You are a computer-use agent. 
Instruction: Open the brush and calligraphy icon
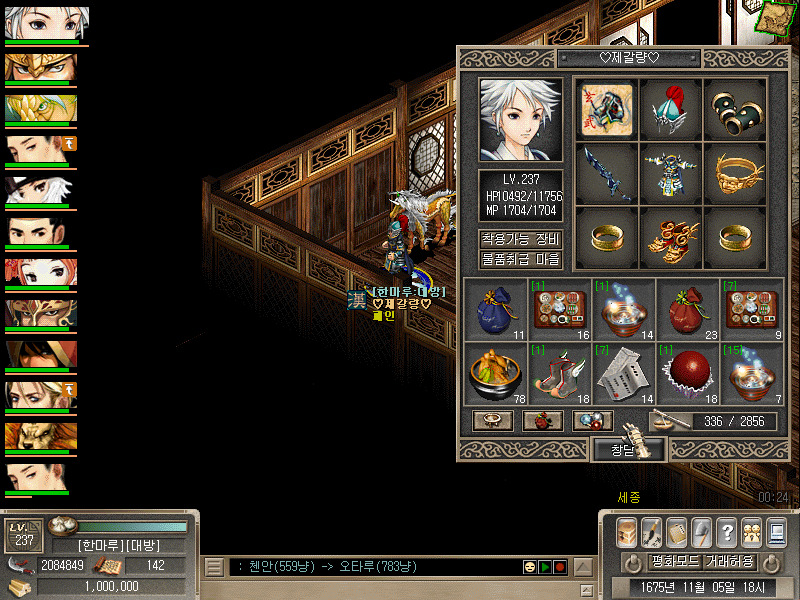click(x=651, y=531)
